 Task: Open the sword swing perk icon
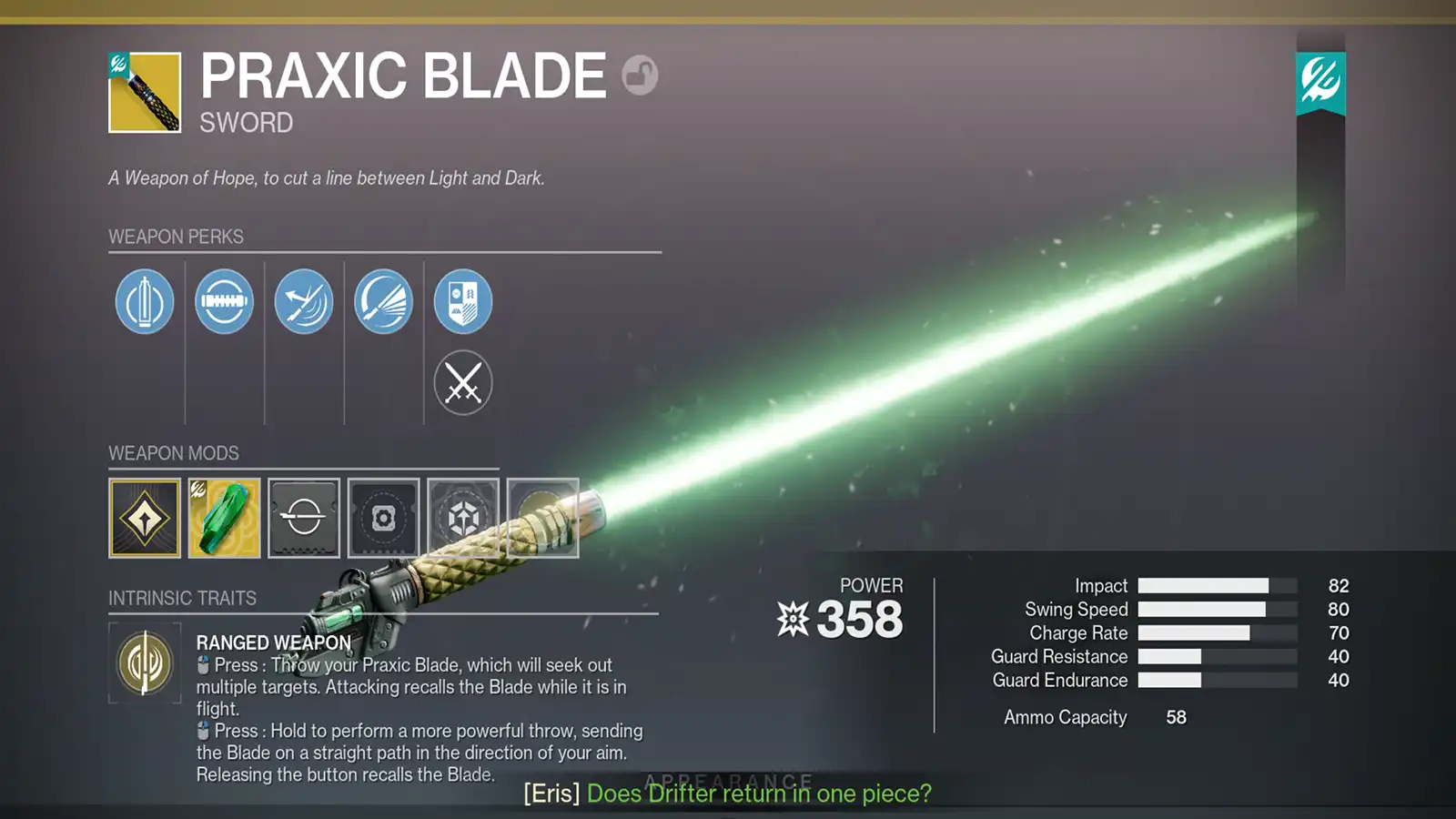304,301
